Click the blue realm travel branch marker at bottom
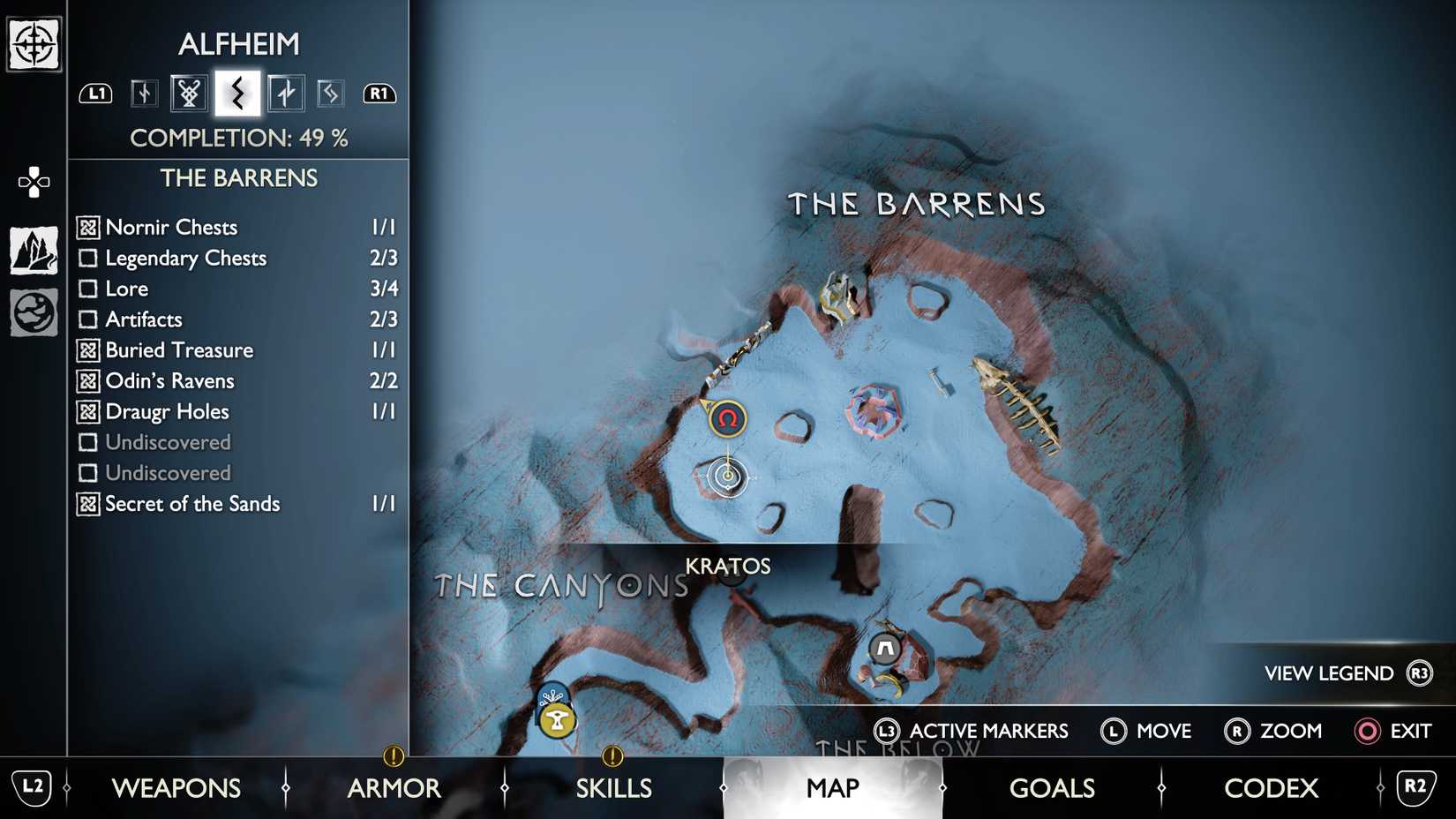 (553, 694)
